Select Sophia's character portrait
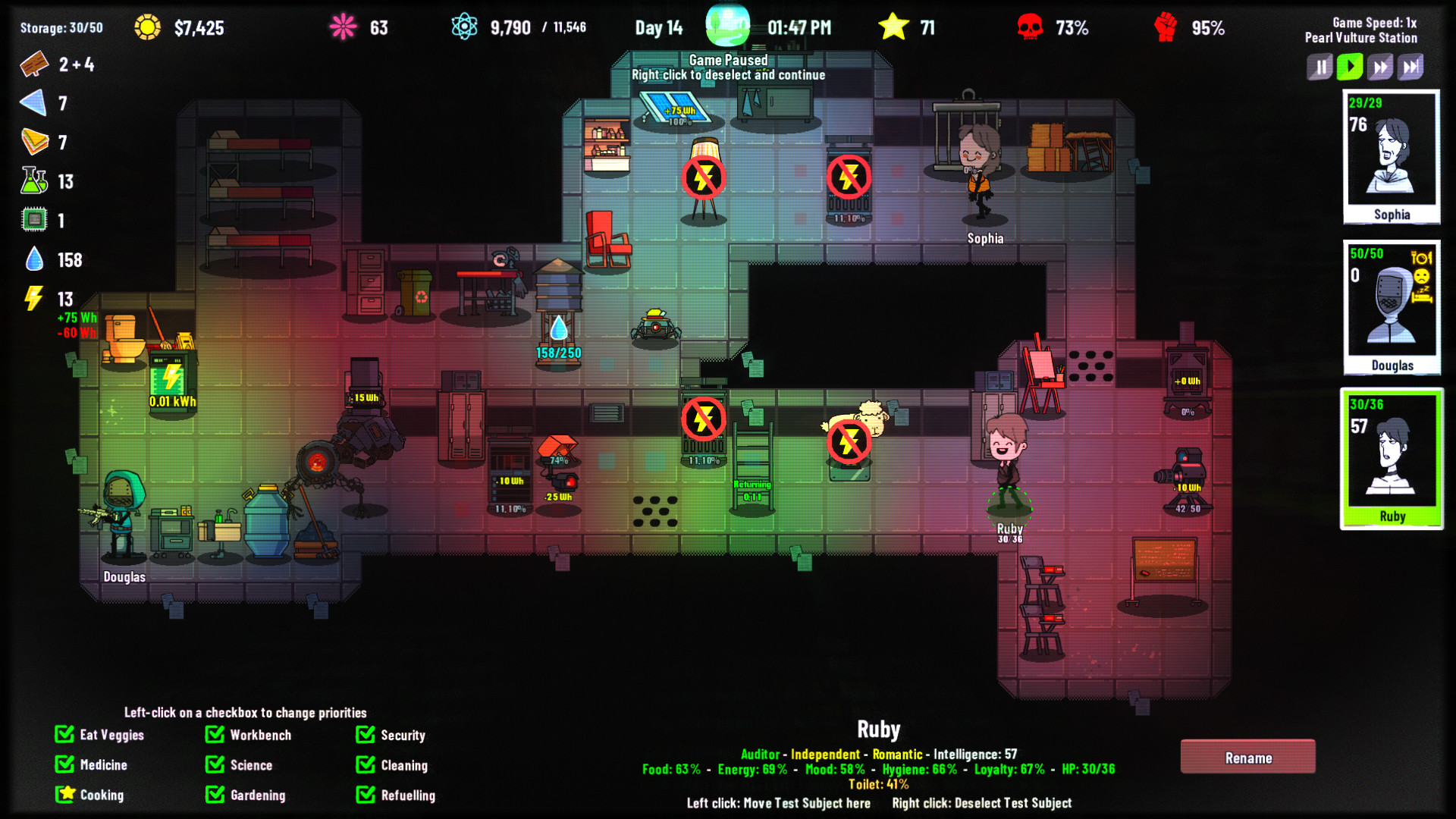The height and width of the screenshot is (819, 1456). tap(1392, 155)
